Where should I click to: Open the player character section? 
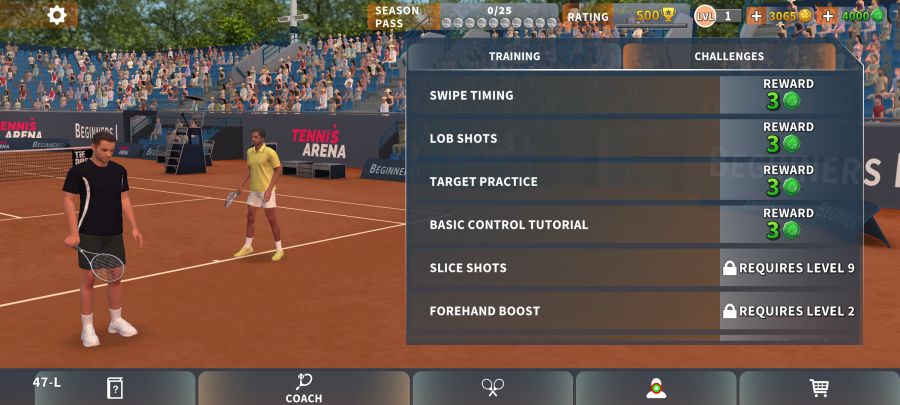point(656,387)
